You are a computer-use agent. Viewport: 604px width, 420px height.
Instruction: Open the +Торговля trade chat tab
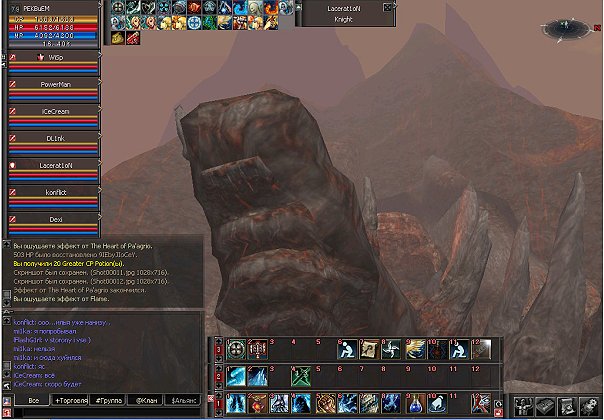coord(71,400)
